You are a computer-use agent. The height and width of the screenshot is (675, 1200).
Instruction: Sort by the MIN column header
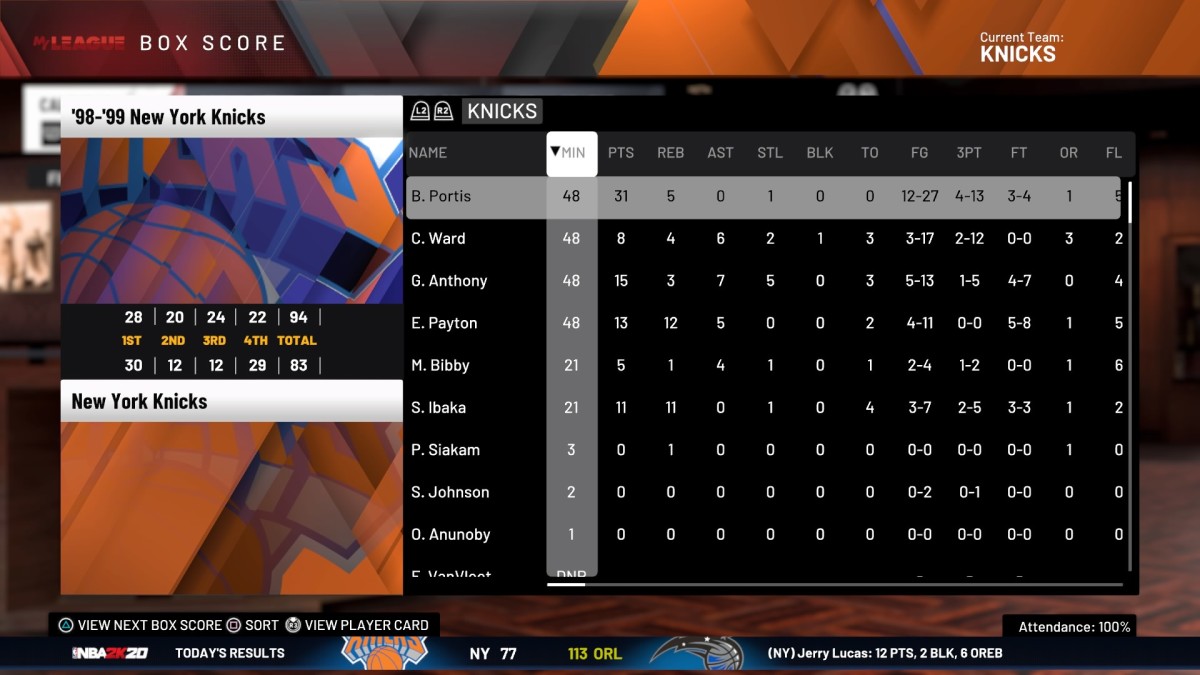pos(572,153)
